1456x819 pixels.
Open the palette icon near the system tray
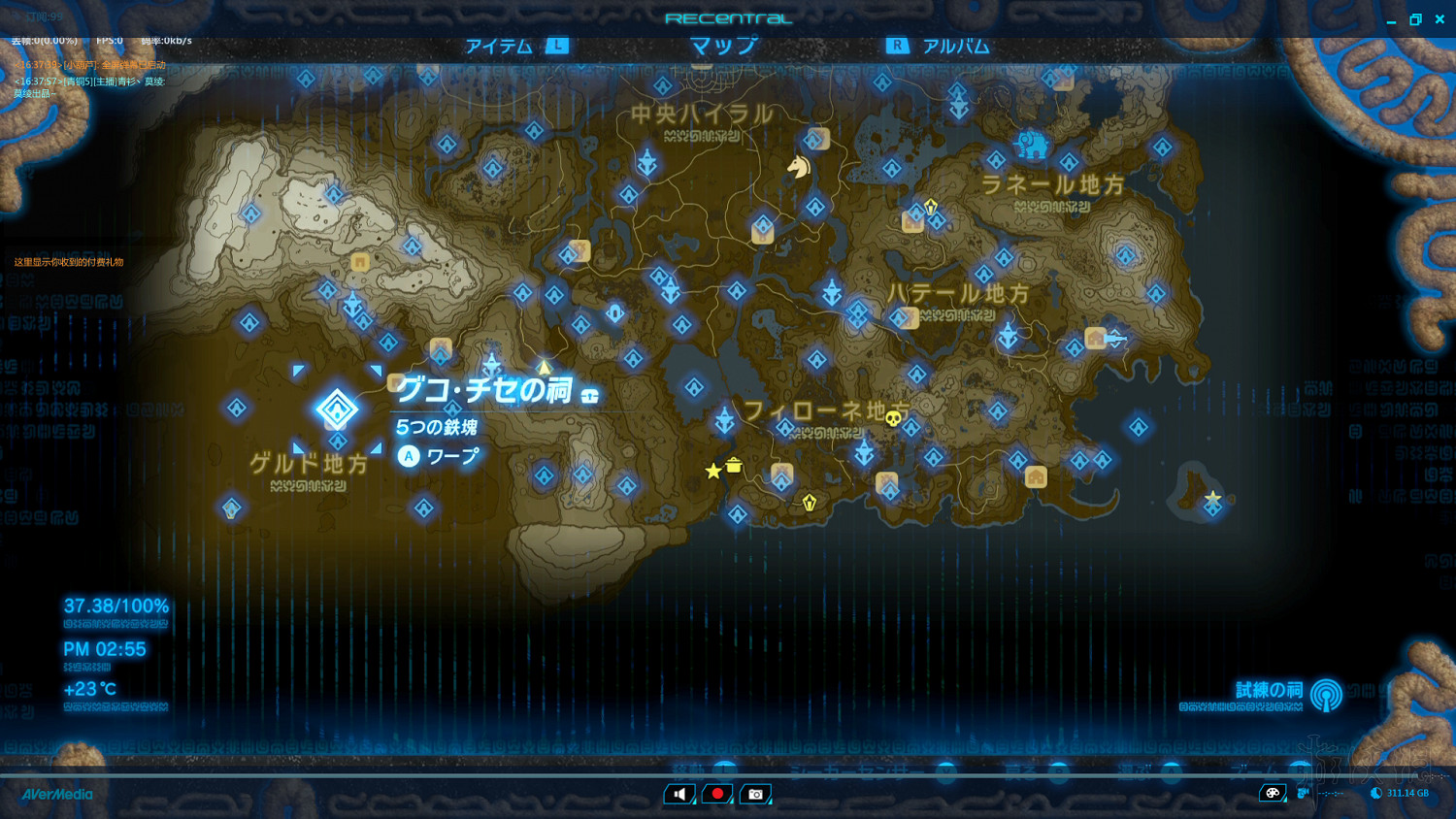tap(1273, 793)
